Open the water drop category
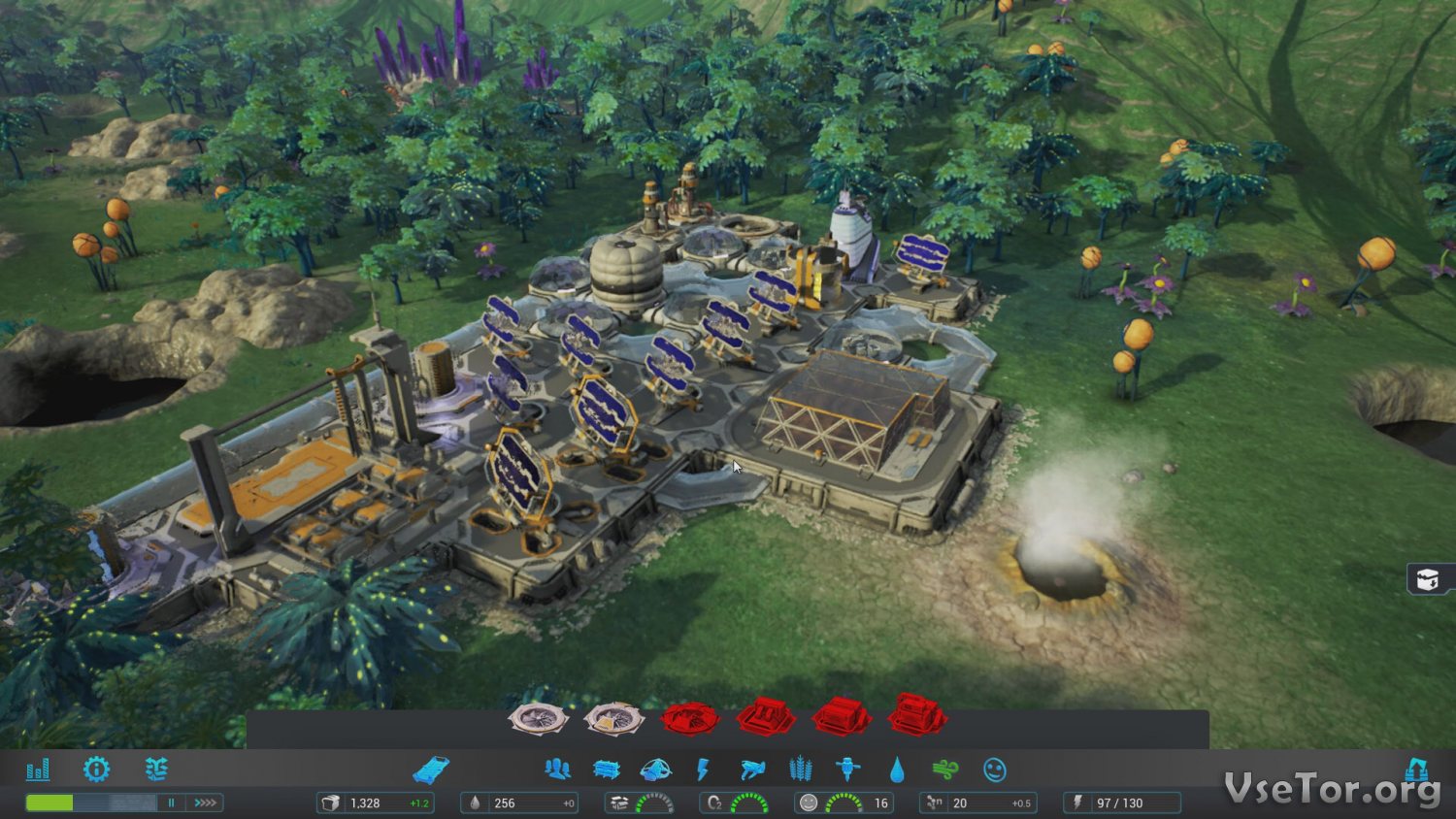 coord(897,770)
